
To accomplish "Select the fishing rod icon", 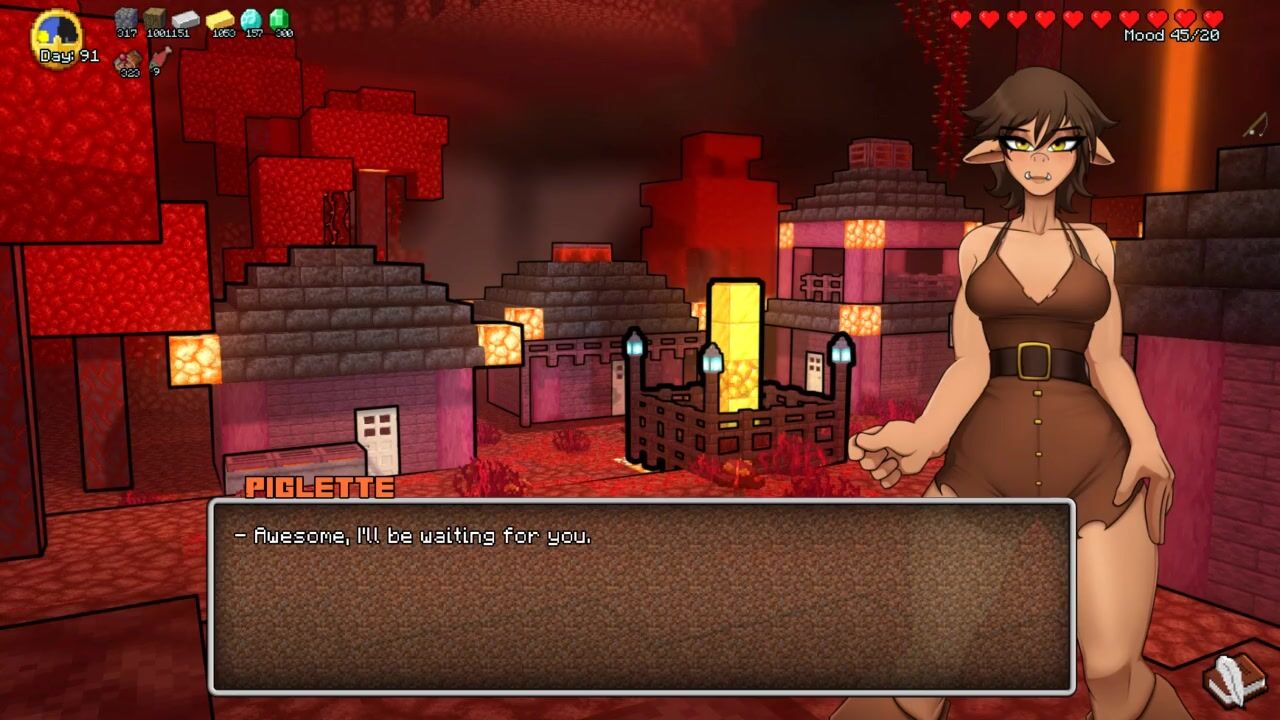I will click(1255, 126).
